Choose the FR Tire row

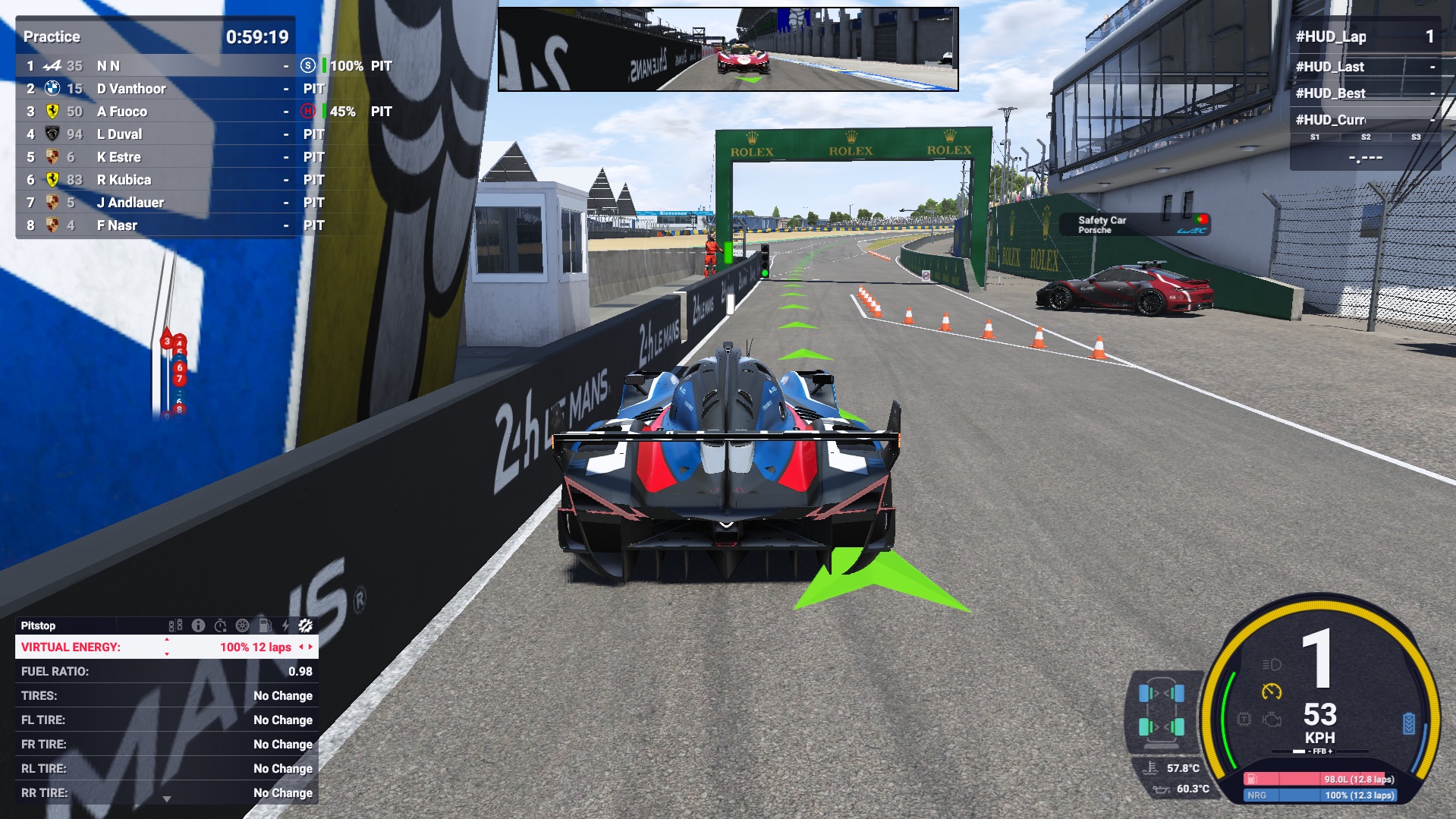click(166, 744)
